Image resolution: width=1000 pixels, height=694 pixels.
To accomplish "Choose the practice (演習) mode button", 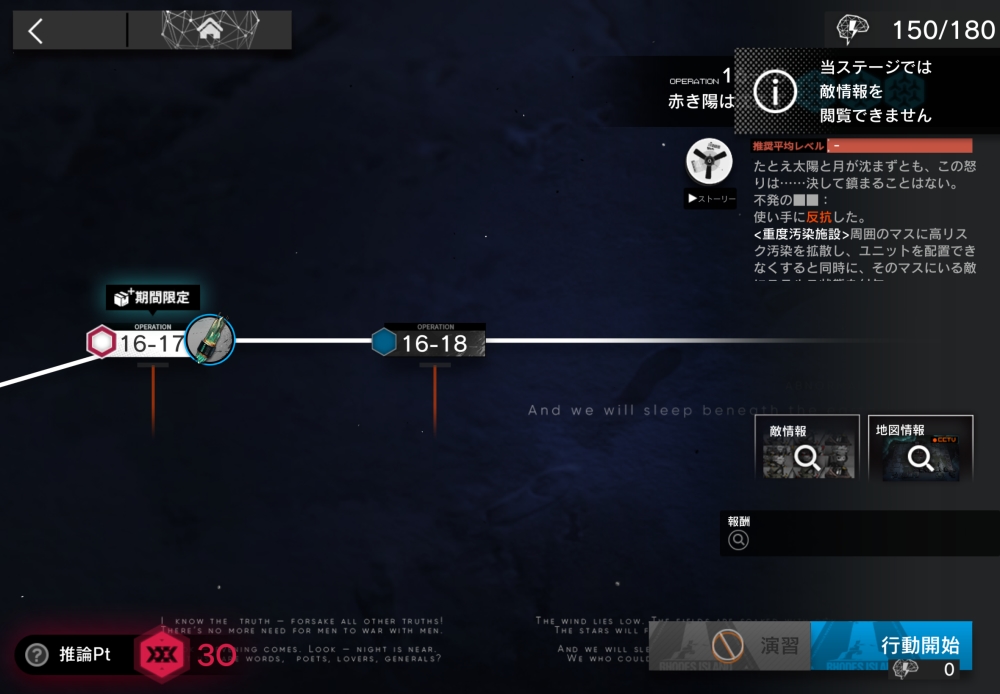I will pos(758,646).
